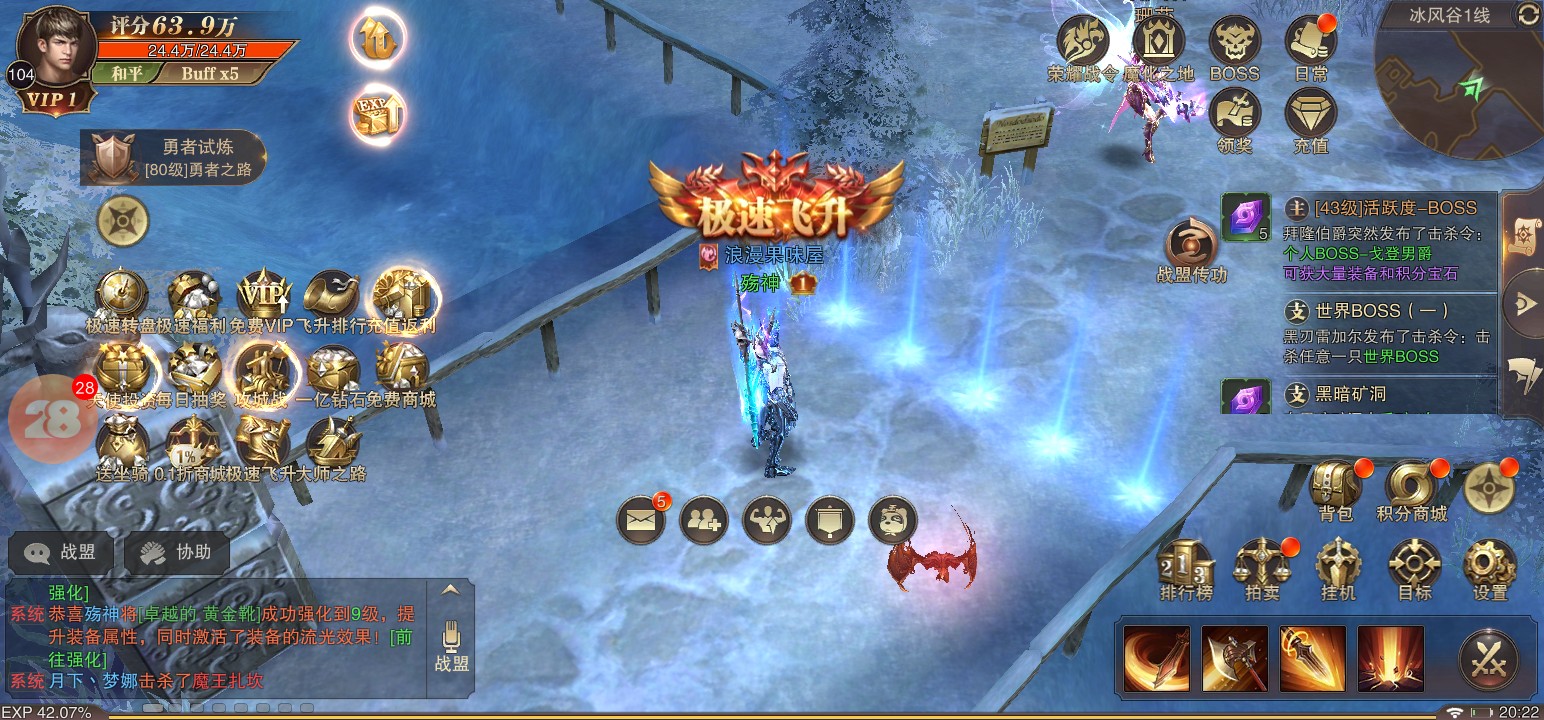
Task: Open the mail envelope icon
Action: click(x=641, y=519)
